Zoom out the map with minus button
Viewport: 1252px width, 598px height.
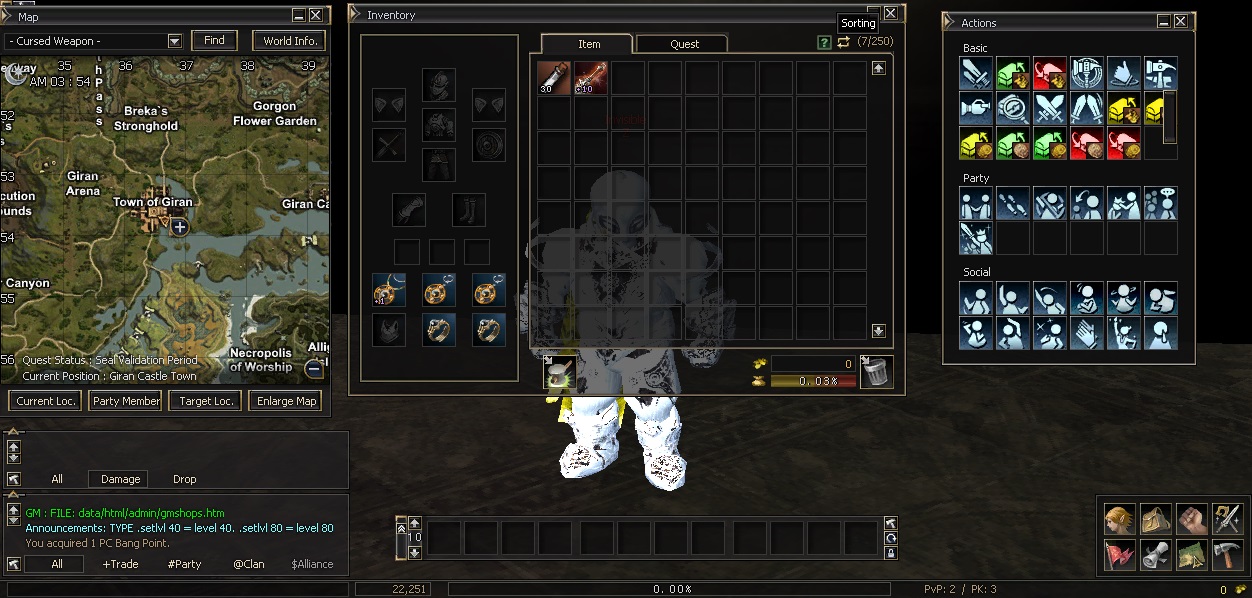tap(313, 369)
